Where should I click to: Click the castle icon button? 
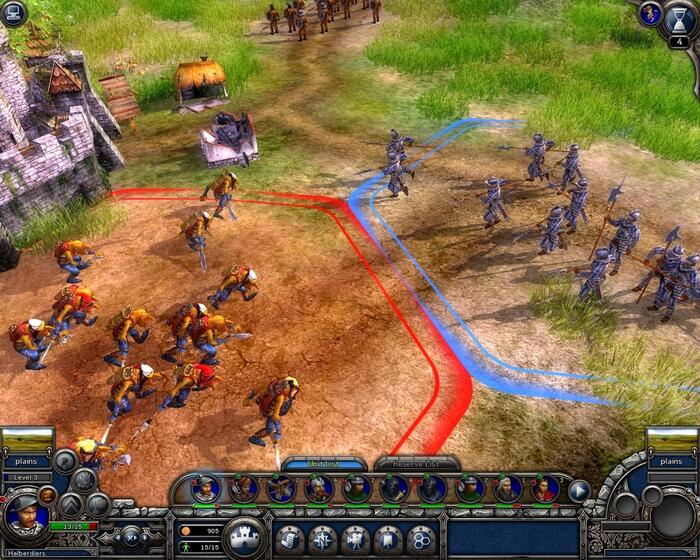coord(244,537)
